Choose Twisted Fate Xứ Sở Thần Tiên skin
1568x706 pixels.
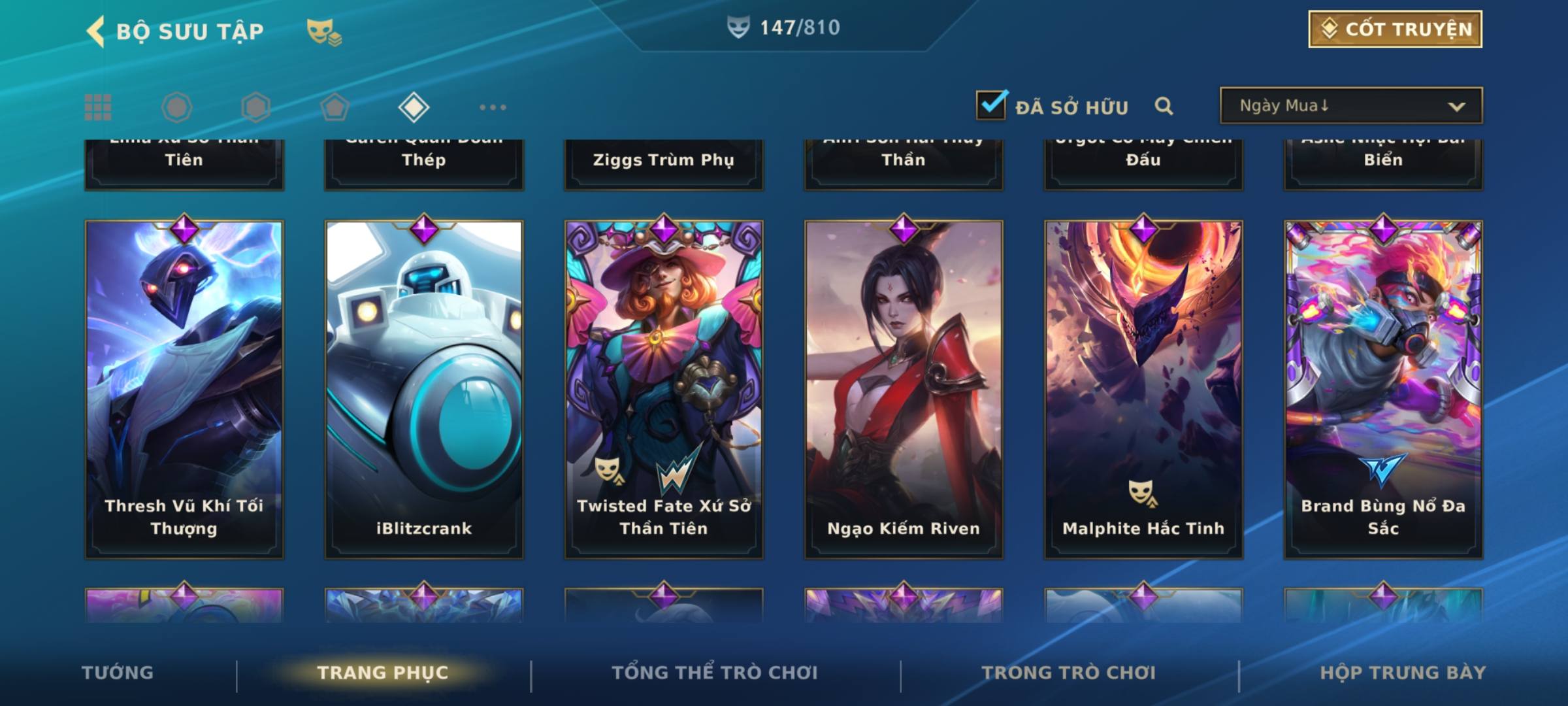(x=664, y=389)
